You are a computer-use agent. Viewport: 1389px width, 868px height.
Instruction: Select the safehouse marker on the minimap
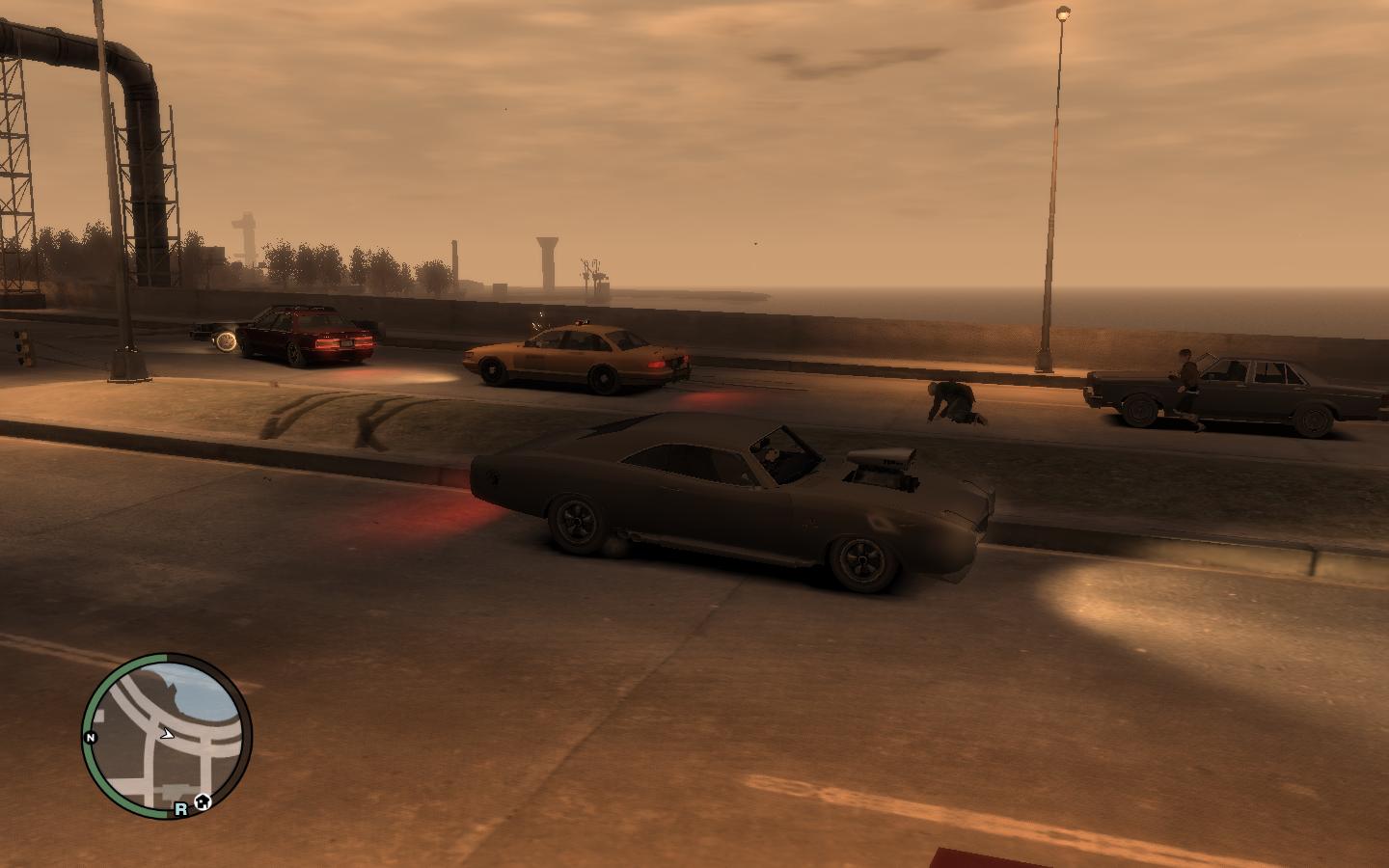point(203,800)
